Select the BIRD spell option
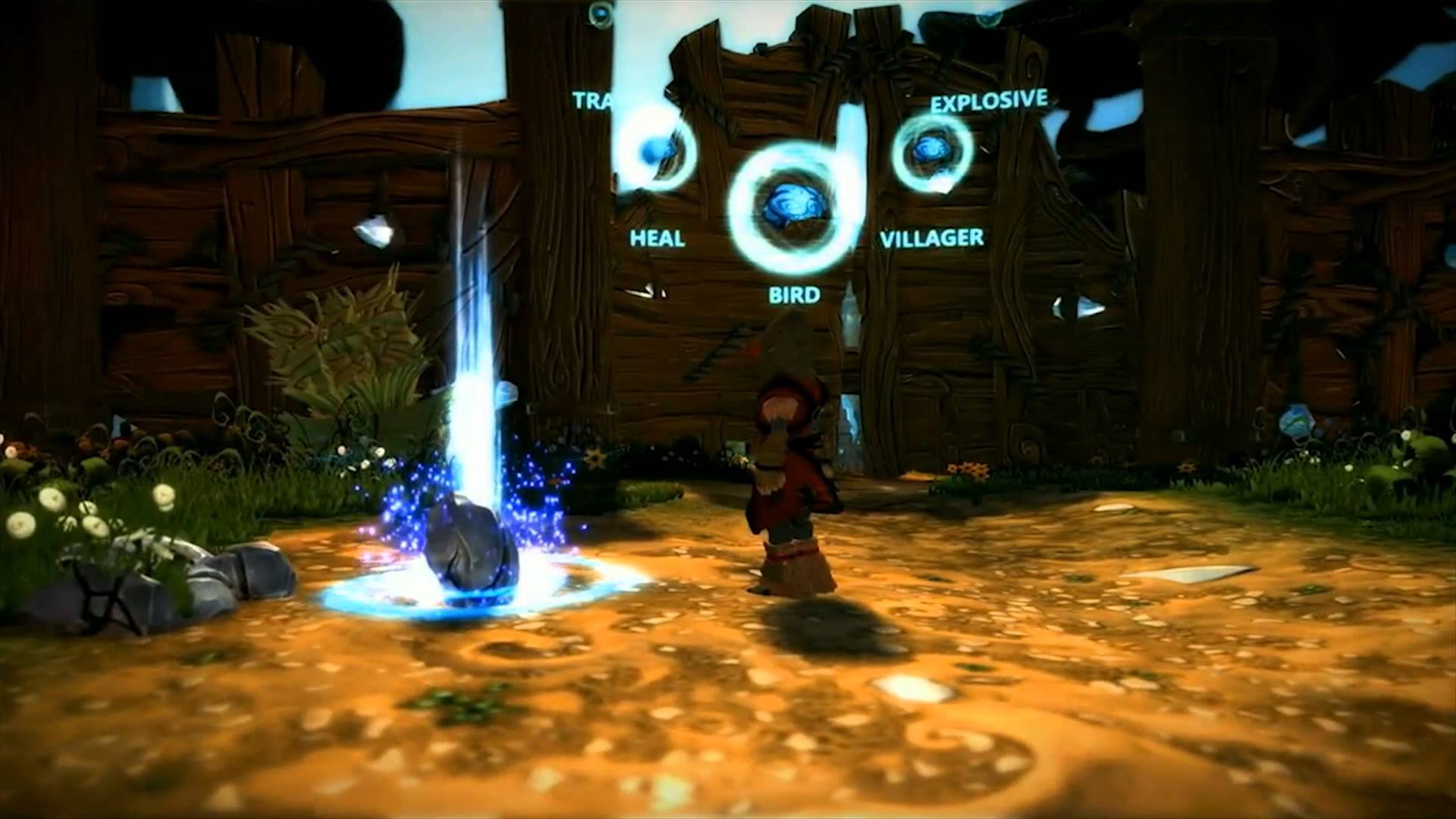Screen dimensions: 1456x819 794,294
